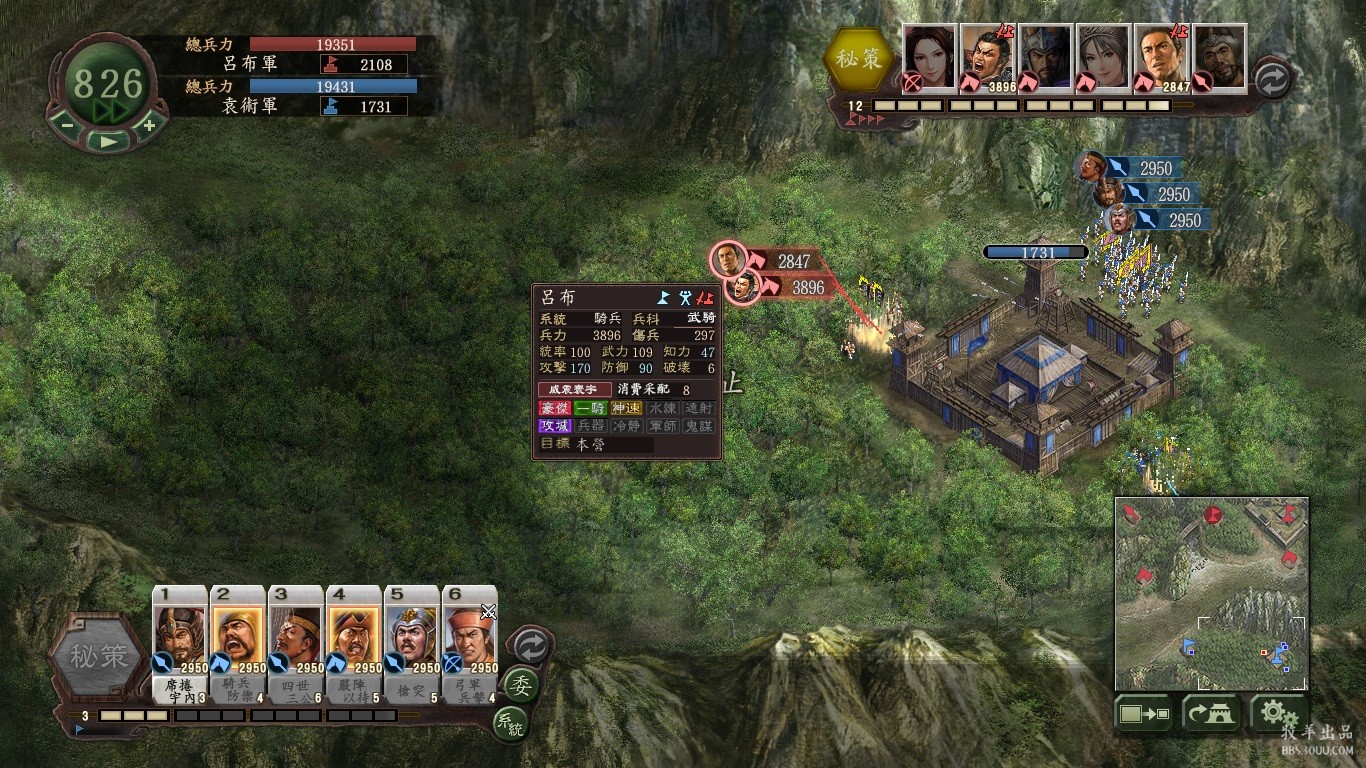The image size is (1366, 768).
Task: Increase battle speed with the plus button
Action: tap(149, 125)
